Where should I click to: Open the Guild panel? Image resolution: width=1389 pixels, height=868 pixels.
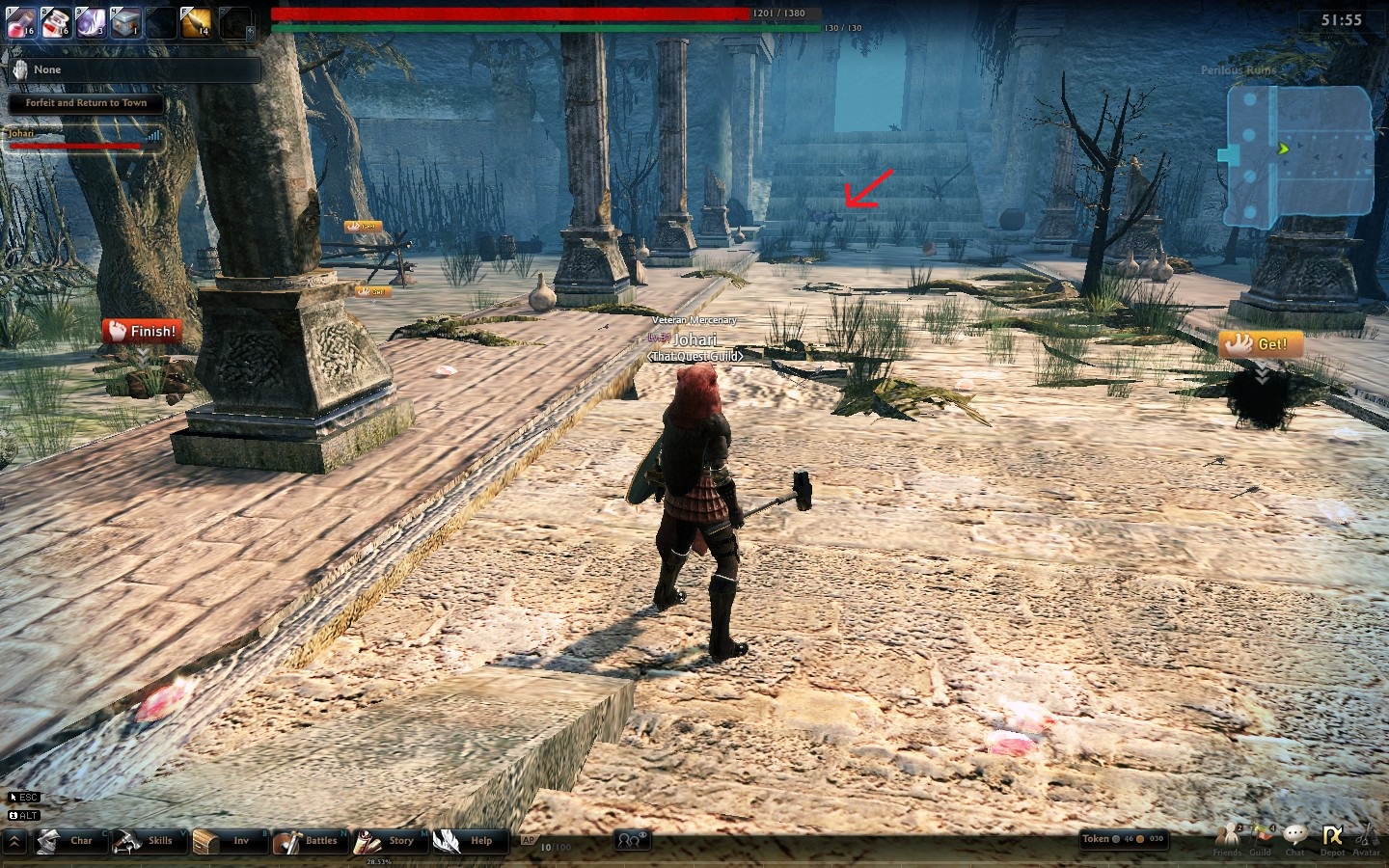coord(1261,839)
